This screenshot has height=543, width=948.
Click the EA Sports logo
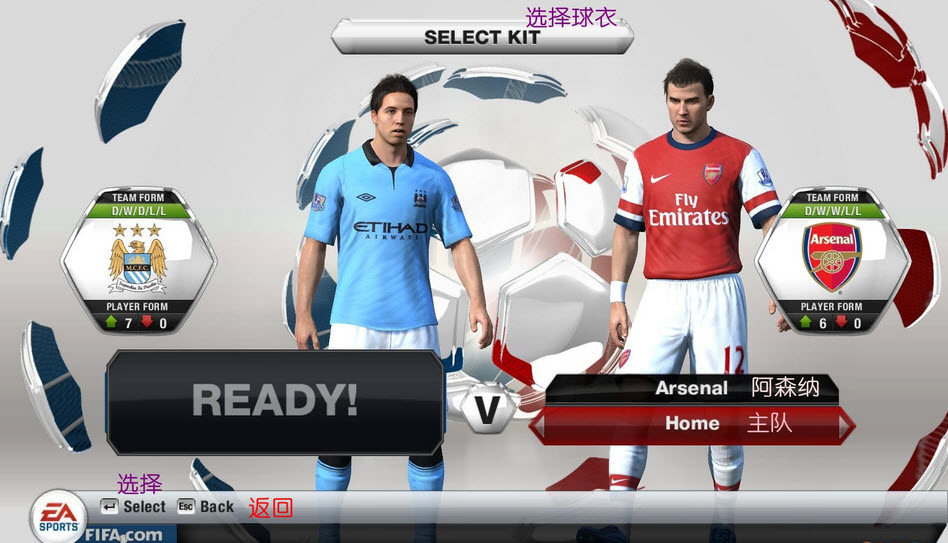[56, 515]
